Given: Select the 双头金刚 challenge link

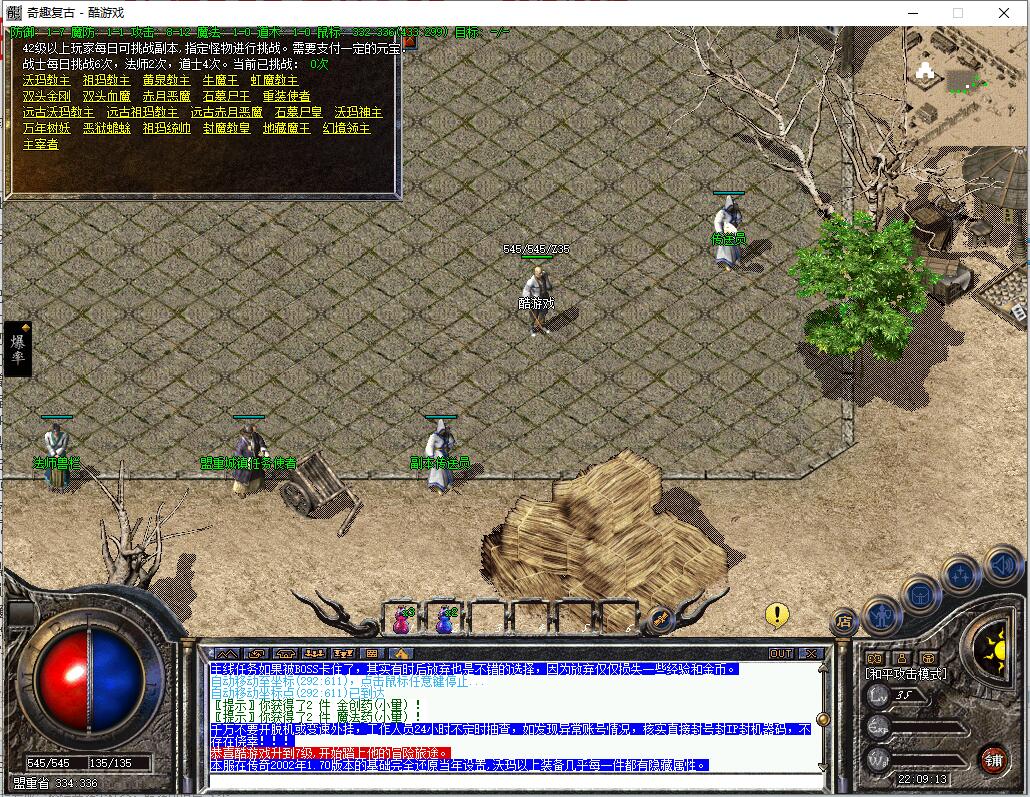Looking at the screenshot, I should pyautogui.click(x=46, y=96).
